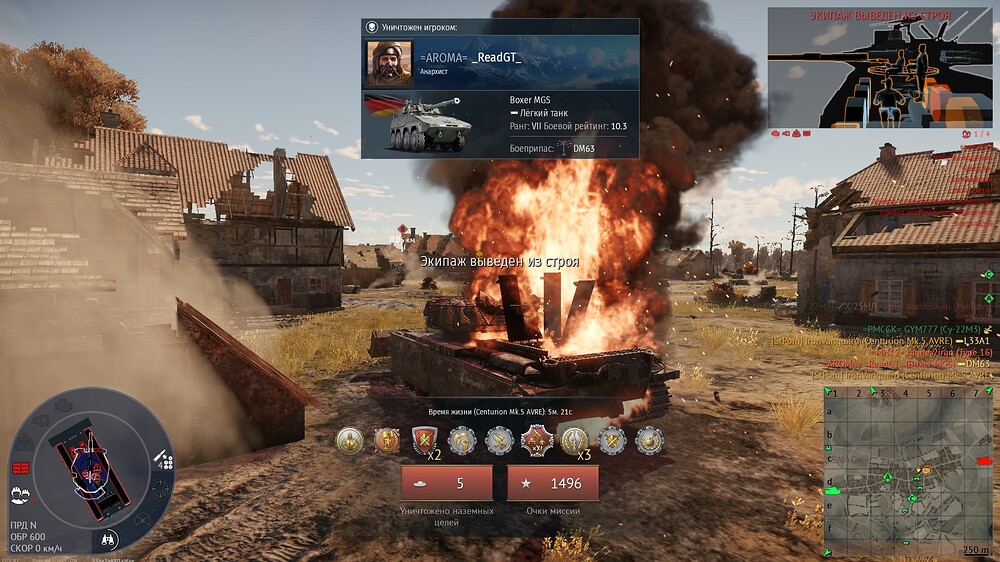Select the gold award medal marked x3

tap(573, 439)
